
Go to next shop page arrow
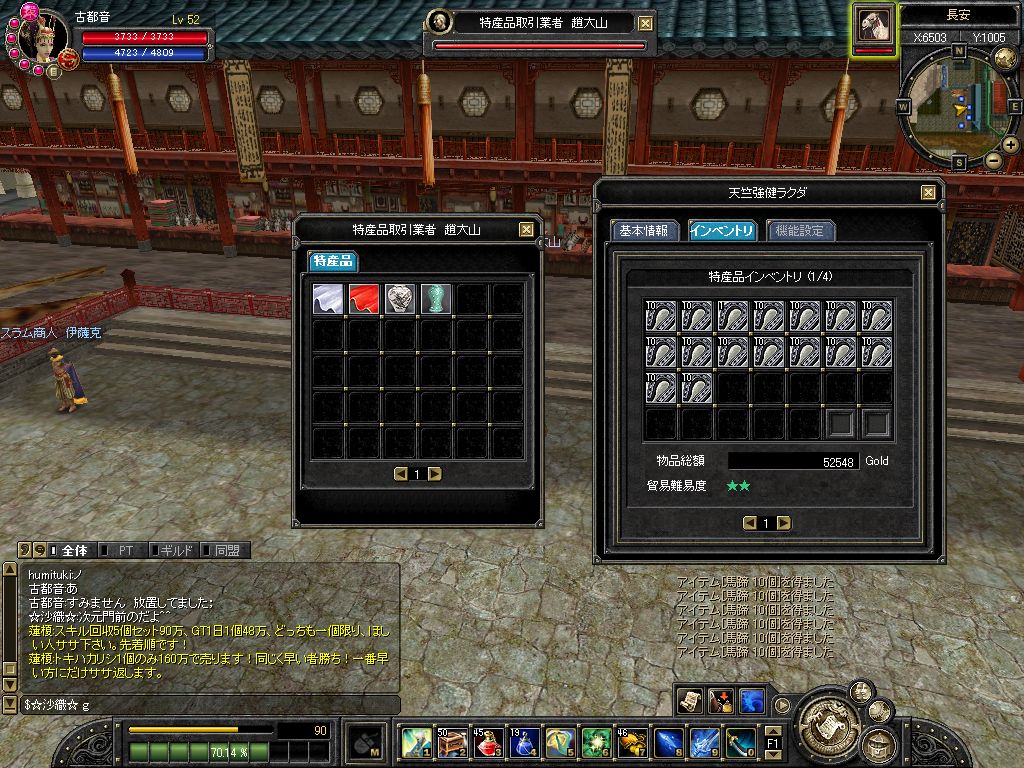click(434, 474)
